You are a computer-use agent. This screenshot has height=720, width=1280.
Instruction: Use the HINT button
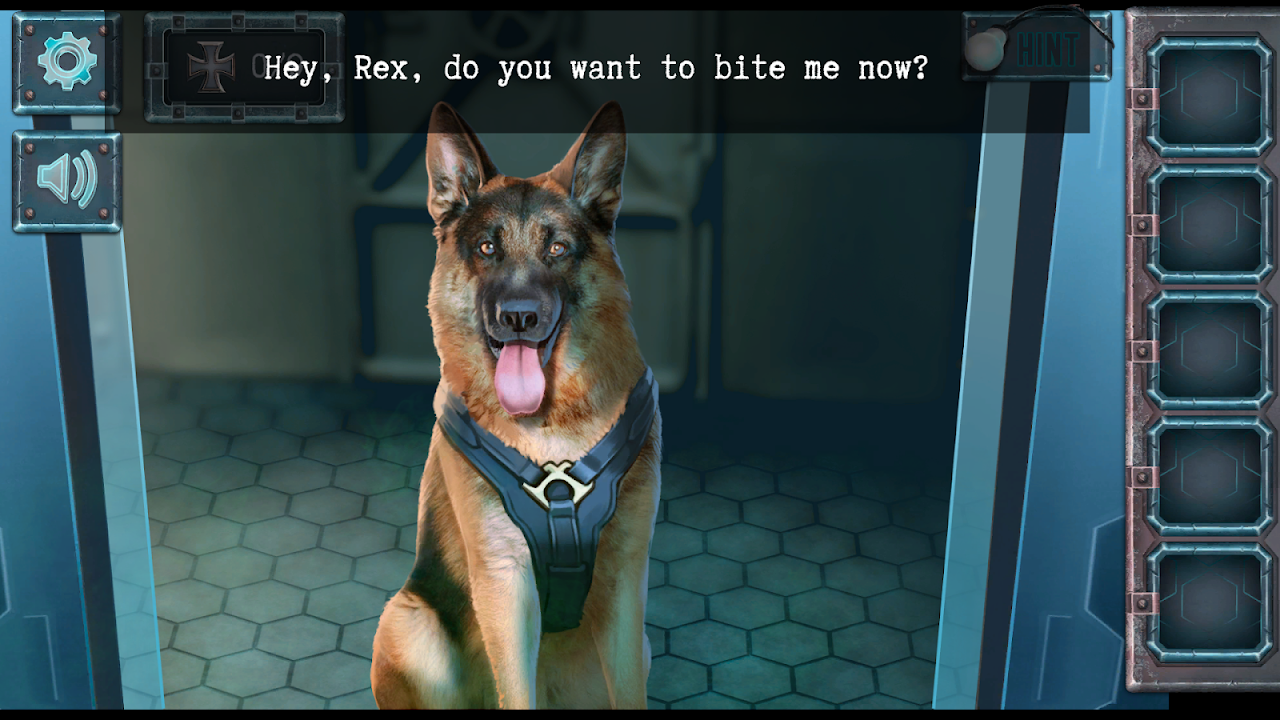pyautogui.click(x=1038, y=48)
